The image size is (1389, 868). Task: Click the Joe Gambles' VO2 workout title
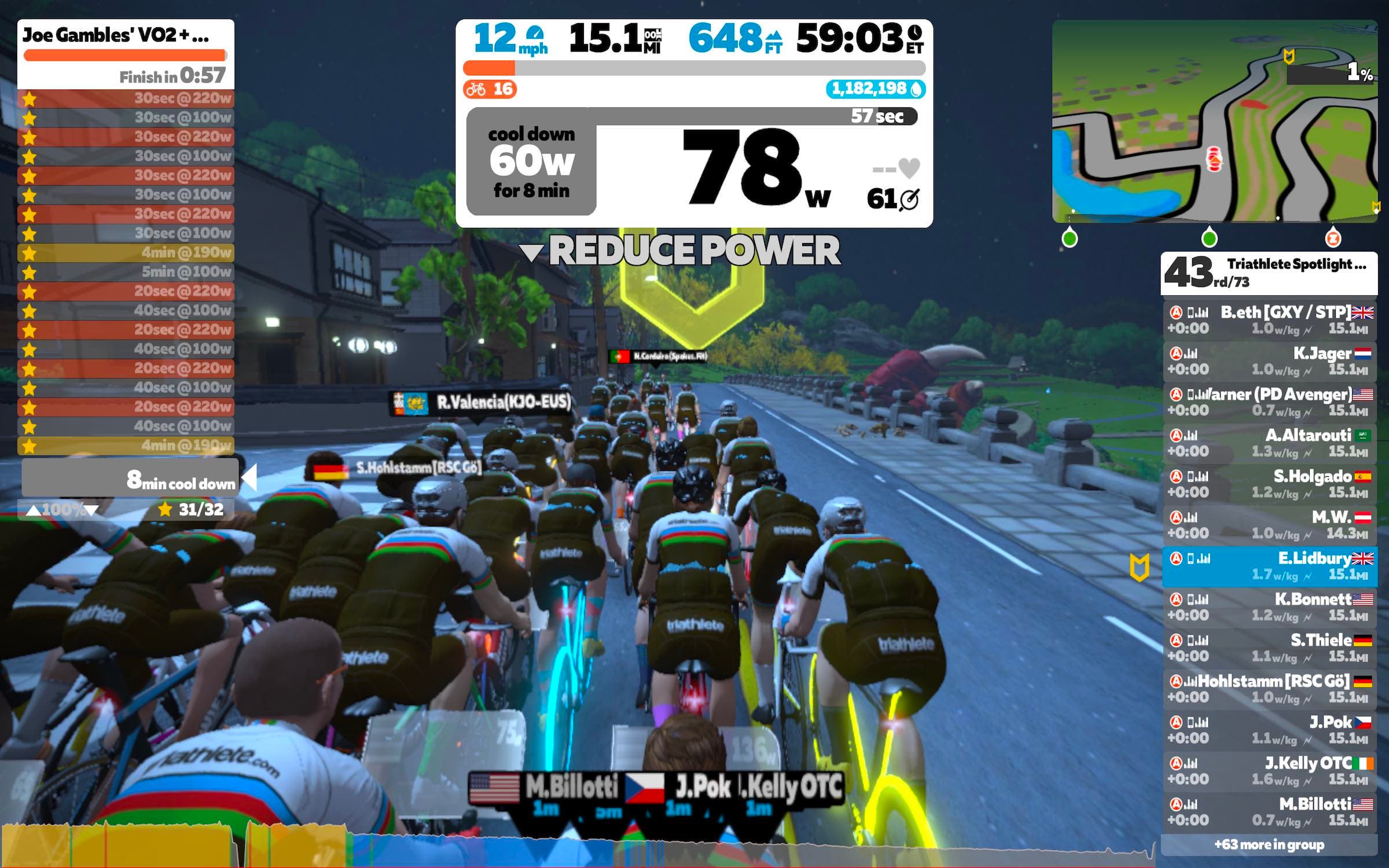point(116,35)
